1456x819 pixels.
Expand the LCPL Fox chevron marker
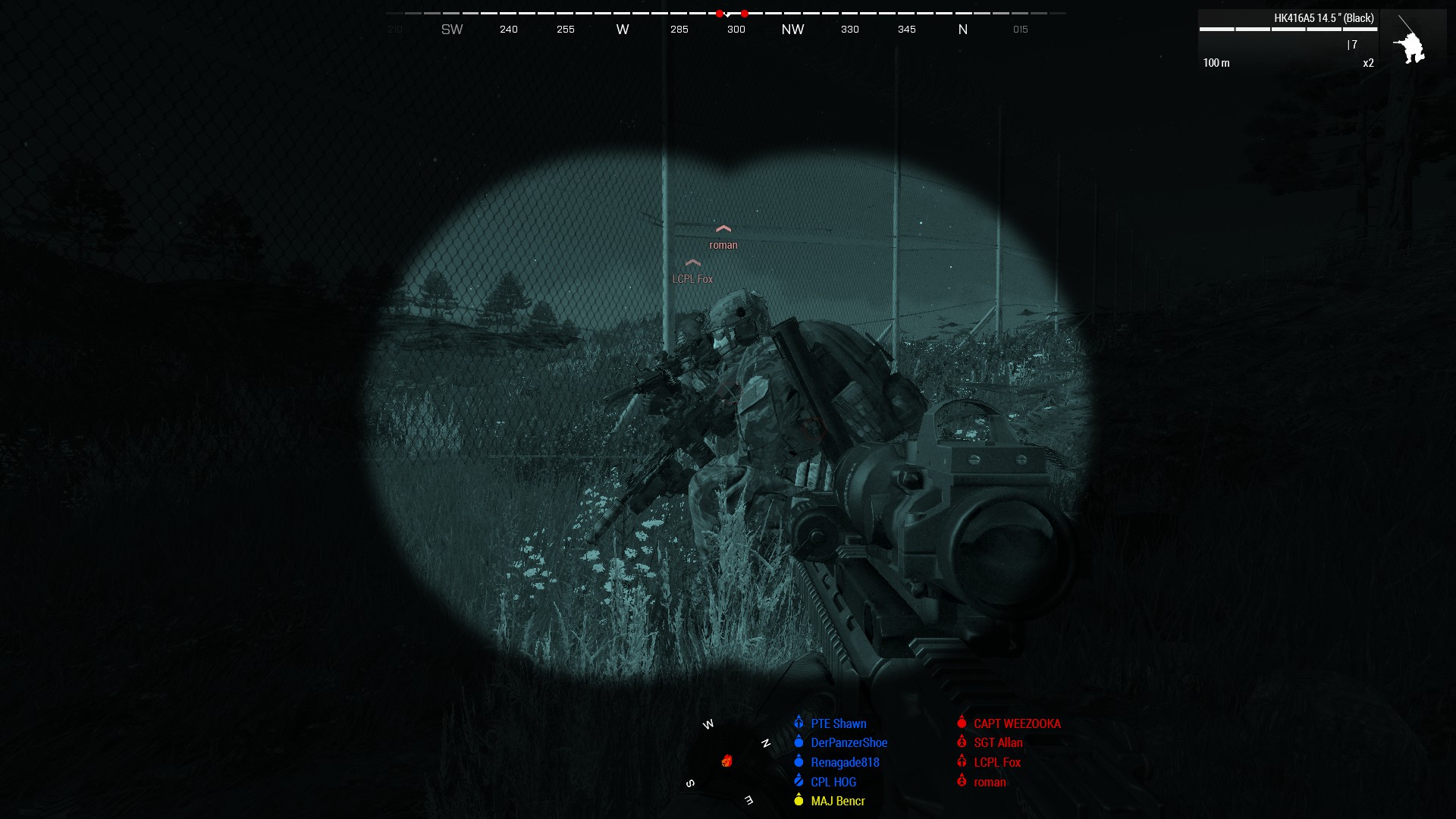coord(692,263)
